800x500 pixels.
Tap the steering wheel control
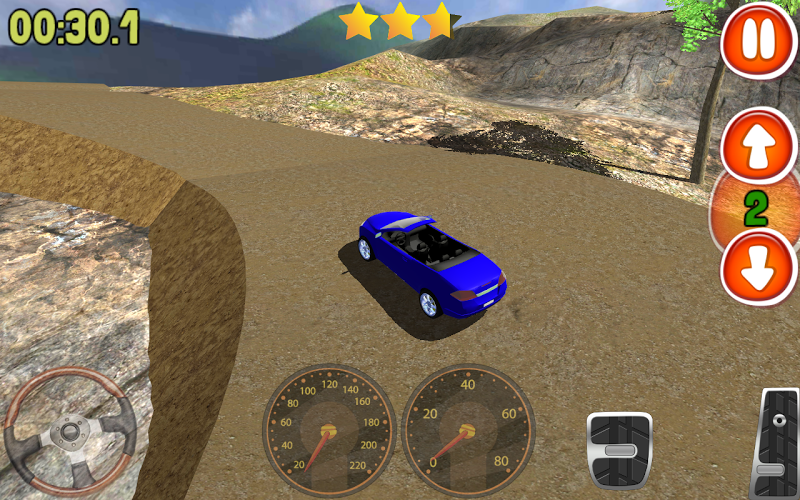pos(70,432)
